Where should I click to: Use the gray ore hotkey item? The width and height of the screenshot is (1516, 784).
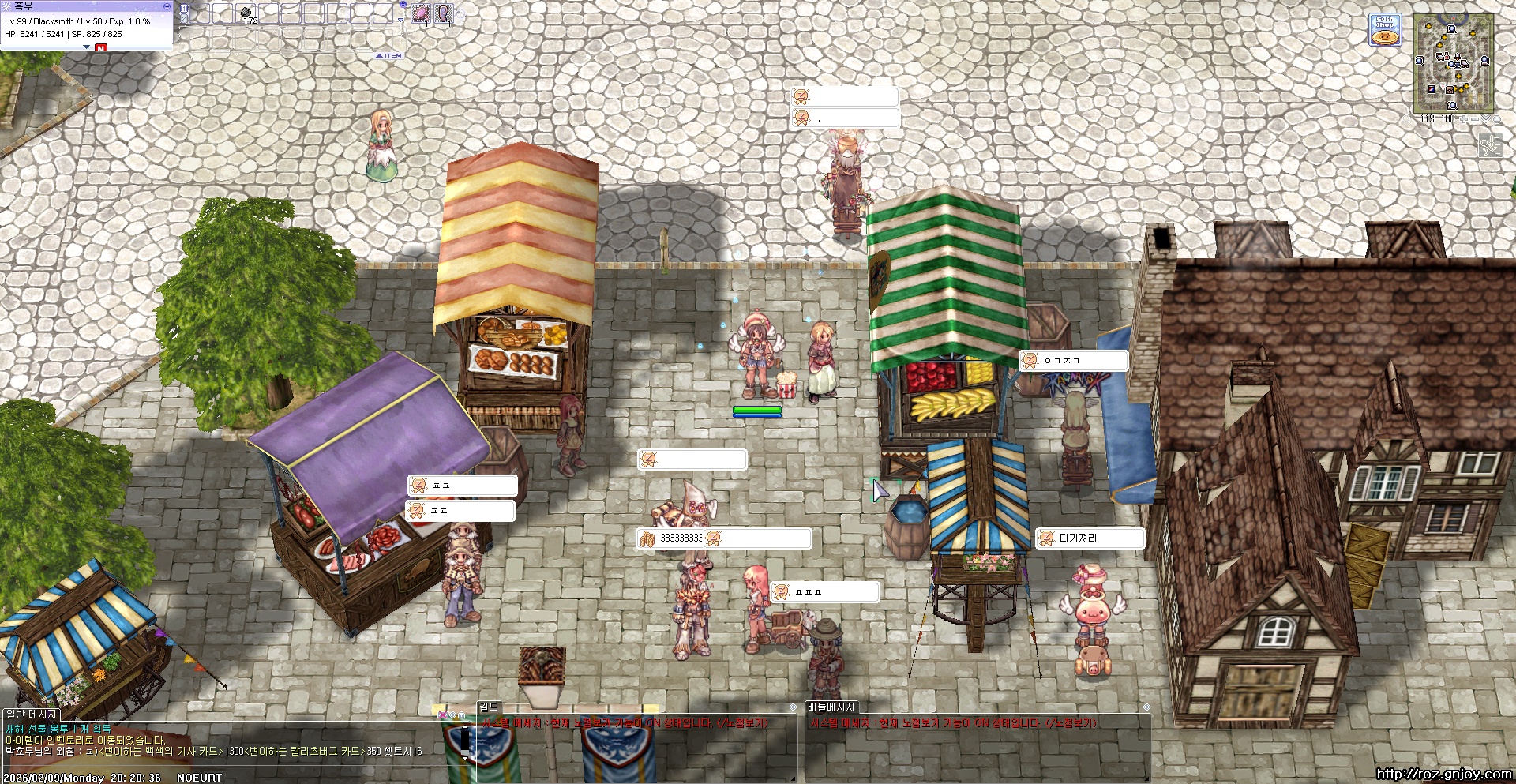[246, 13]
